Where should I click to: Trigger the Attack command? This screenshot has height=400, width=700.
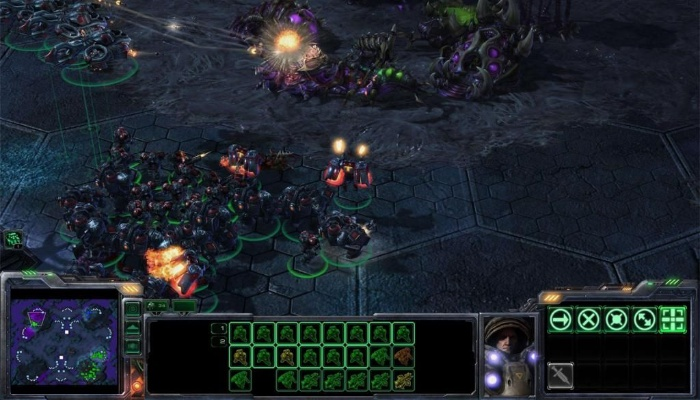click(x=673, y=319)
